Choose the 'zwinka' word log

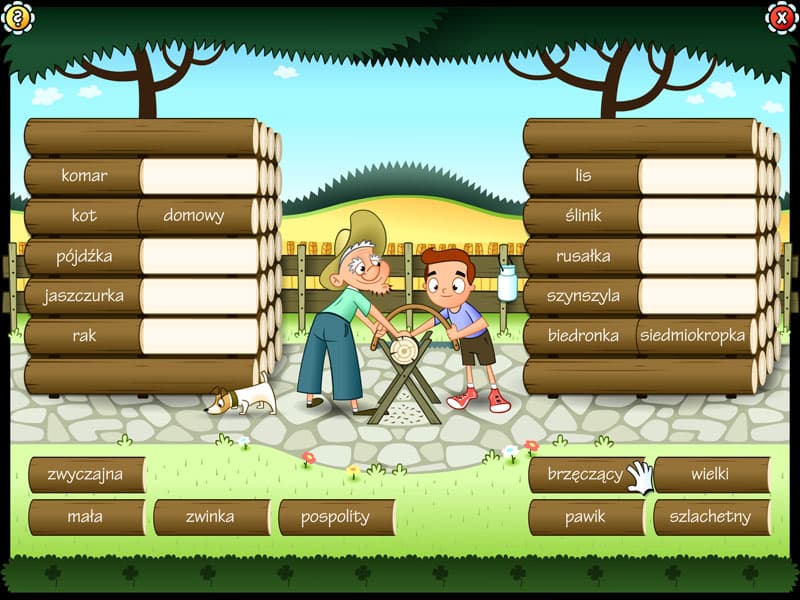point(211,517)
